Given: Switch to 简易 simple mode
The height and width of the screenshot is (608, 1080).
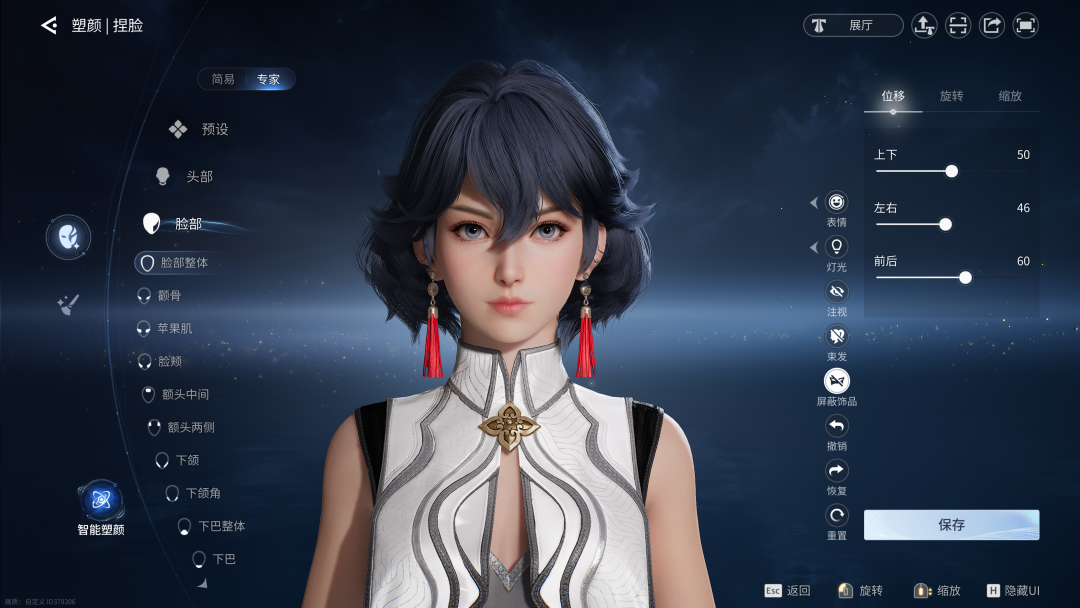Looking at the screenshot, I should coord(223,79).
